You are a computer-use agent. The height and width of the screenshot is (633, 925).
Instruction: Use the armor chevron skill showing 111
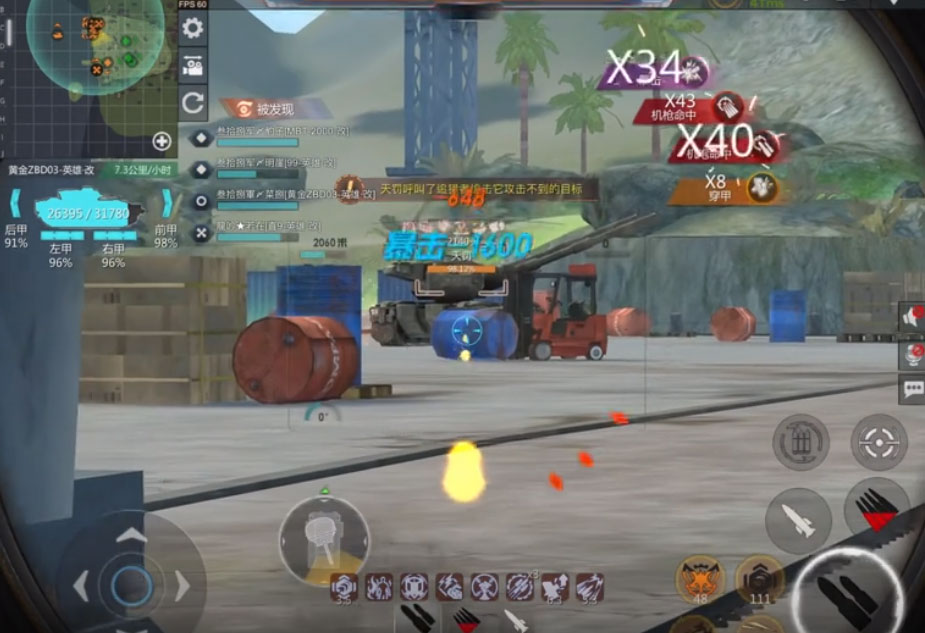coord(759,578)
